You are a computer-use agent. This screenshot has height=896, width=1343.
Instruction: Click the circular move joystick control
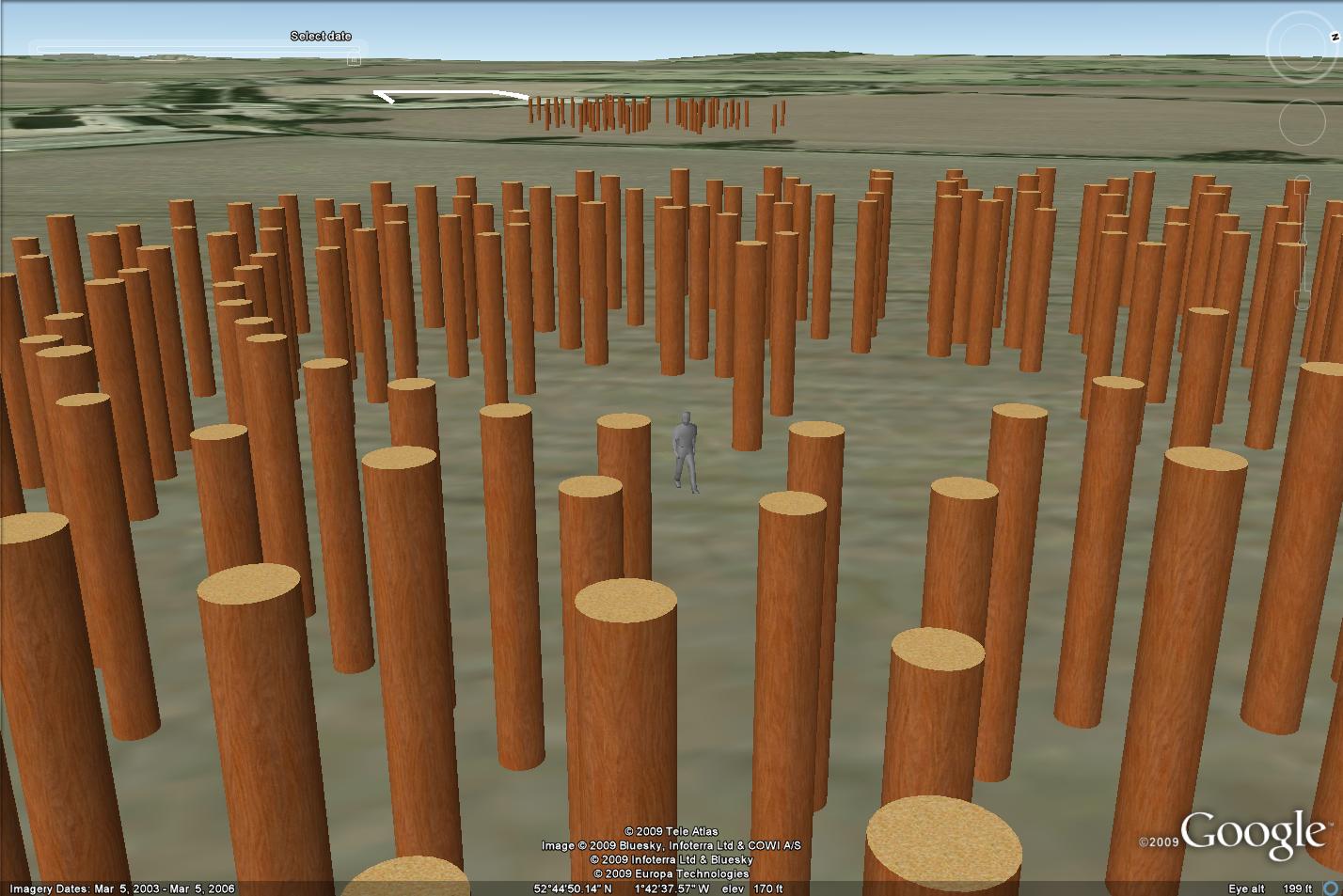(x=1303, y=121)
